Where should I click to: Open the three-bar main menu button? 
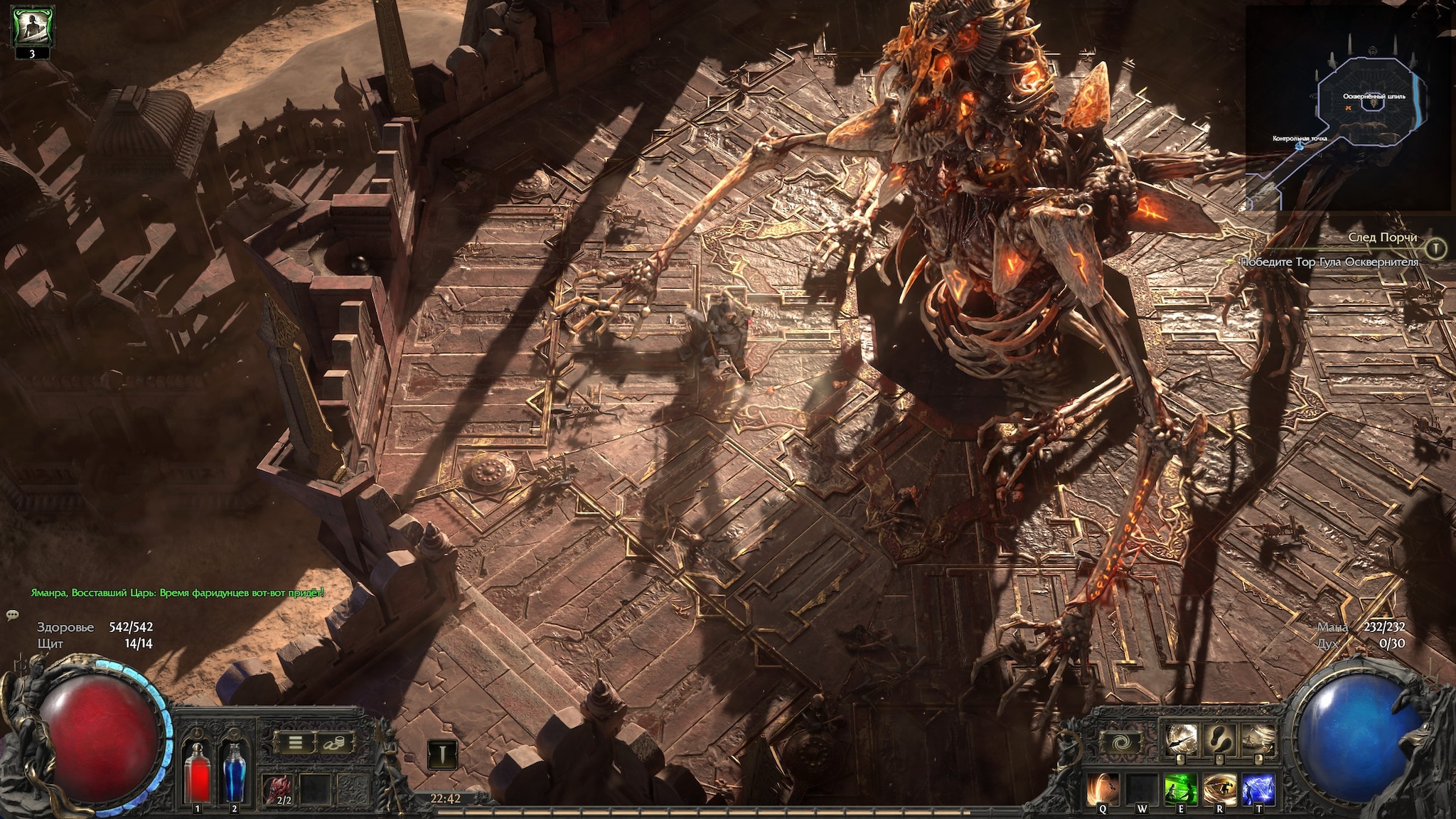click(295, 744)
